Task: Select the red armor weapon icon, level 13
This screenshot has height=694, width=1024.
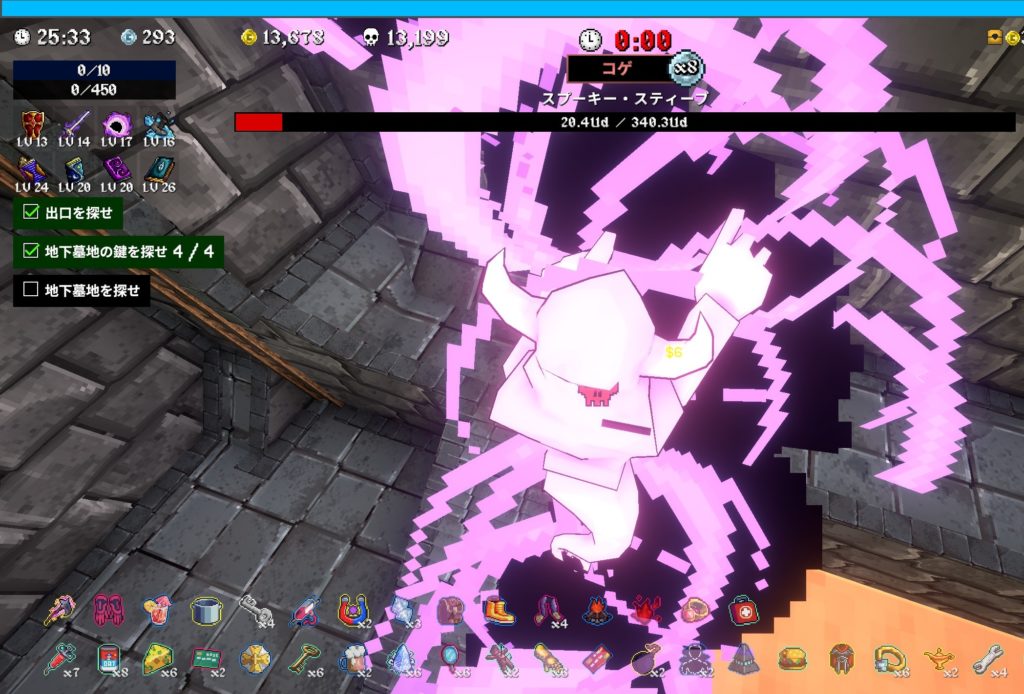Action: (x=33, y=124)
